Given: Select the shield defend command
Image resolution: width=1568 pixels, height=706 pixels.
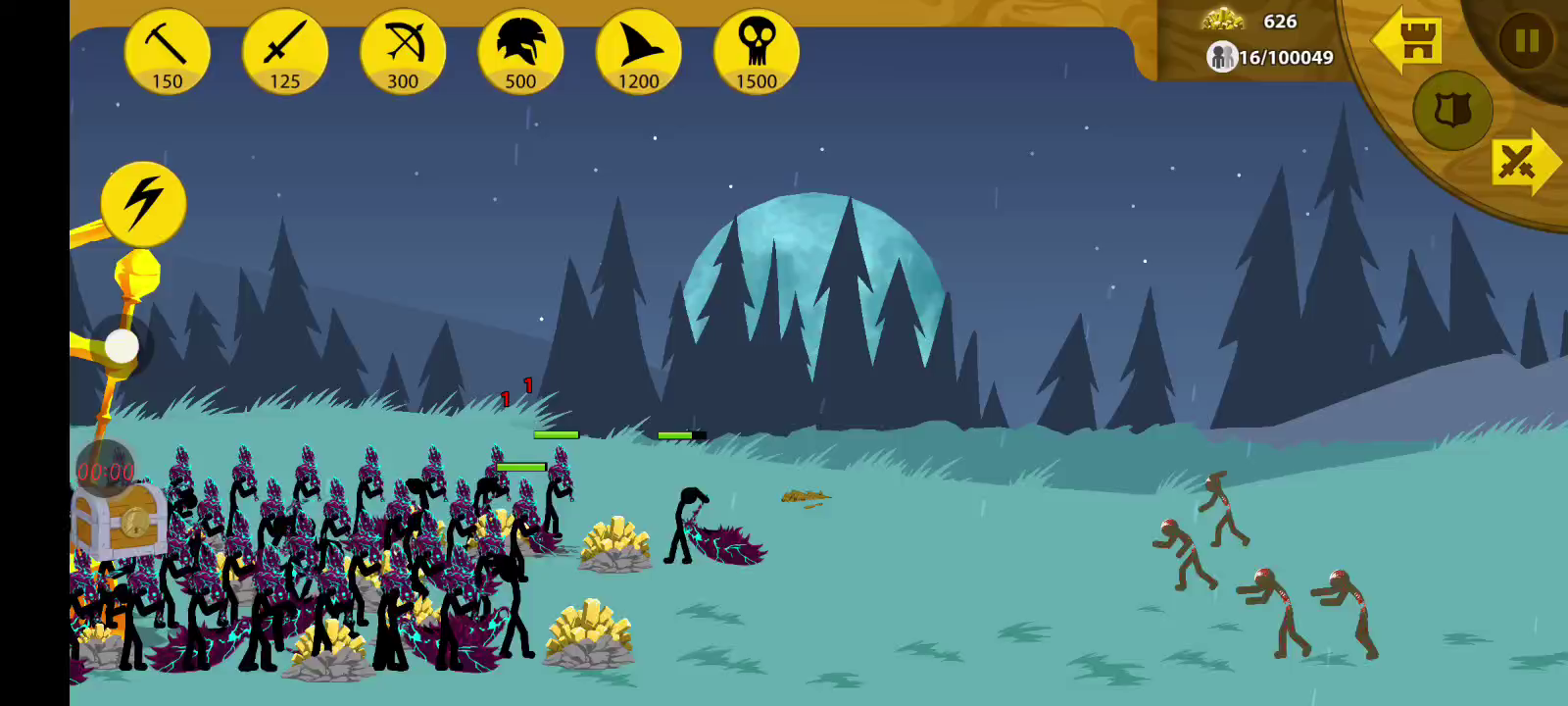Looking at the screenshot, I should (1451, 111).
